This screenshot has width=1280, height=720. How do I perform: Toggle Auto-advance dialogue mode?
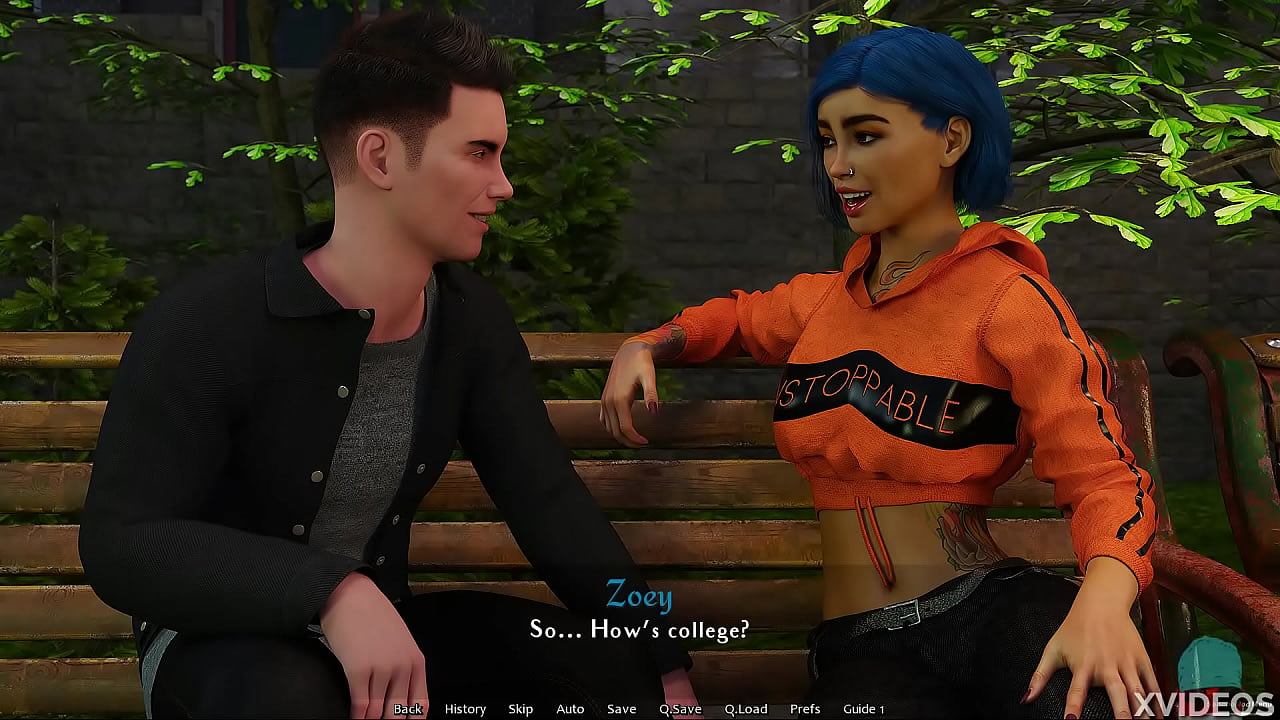click(x=570, y=708)
